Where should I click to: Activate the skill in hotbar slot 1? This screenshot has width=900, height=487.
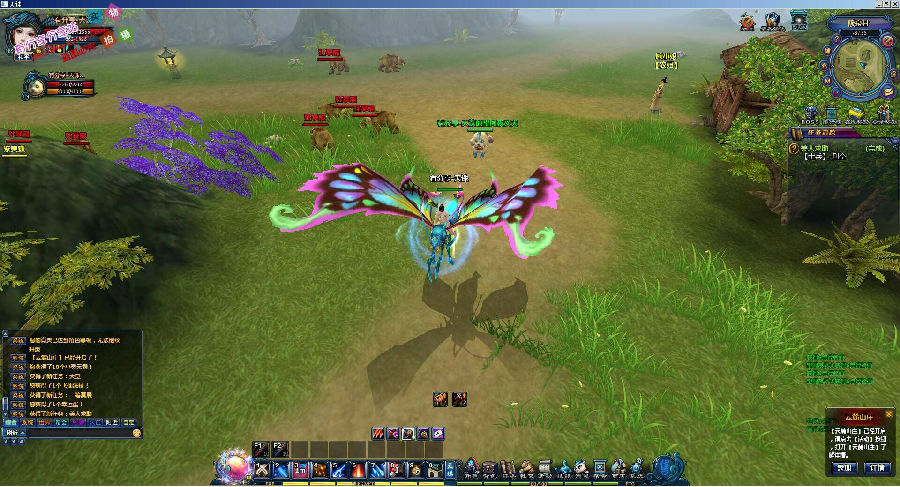(262, 470)
